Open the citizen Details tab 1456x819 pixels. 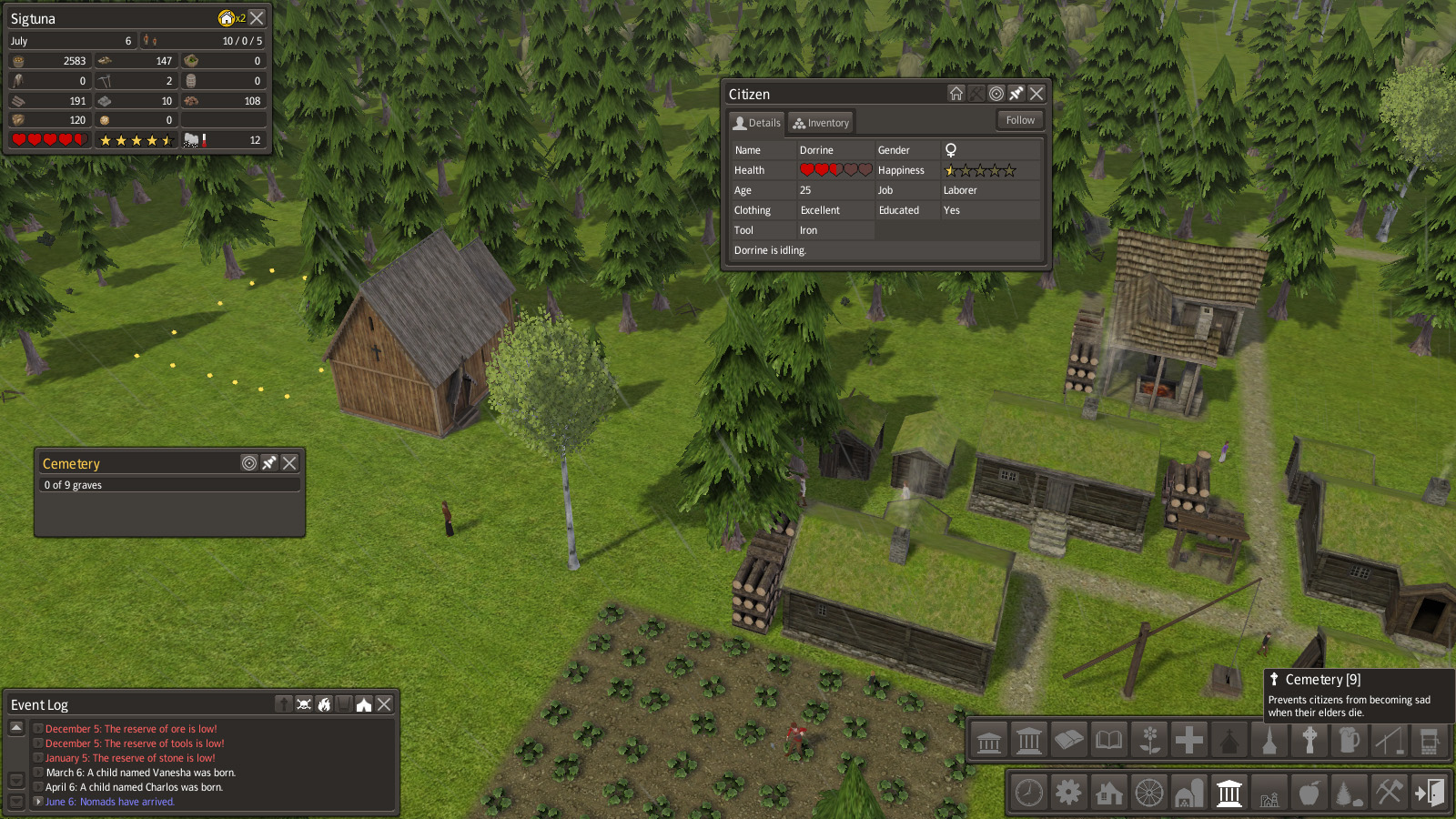pos(757,123)
